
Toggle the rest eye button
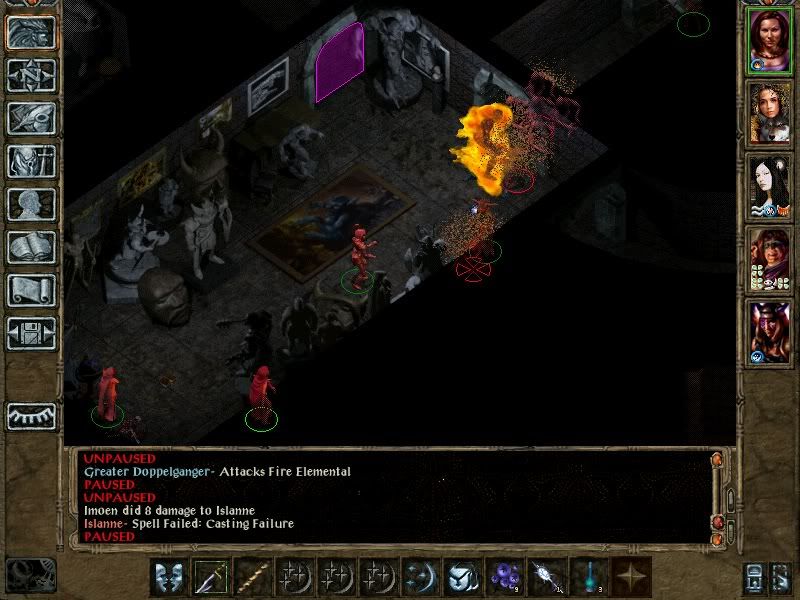31,415
